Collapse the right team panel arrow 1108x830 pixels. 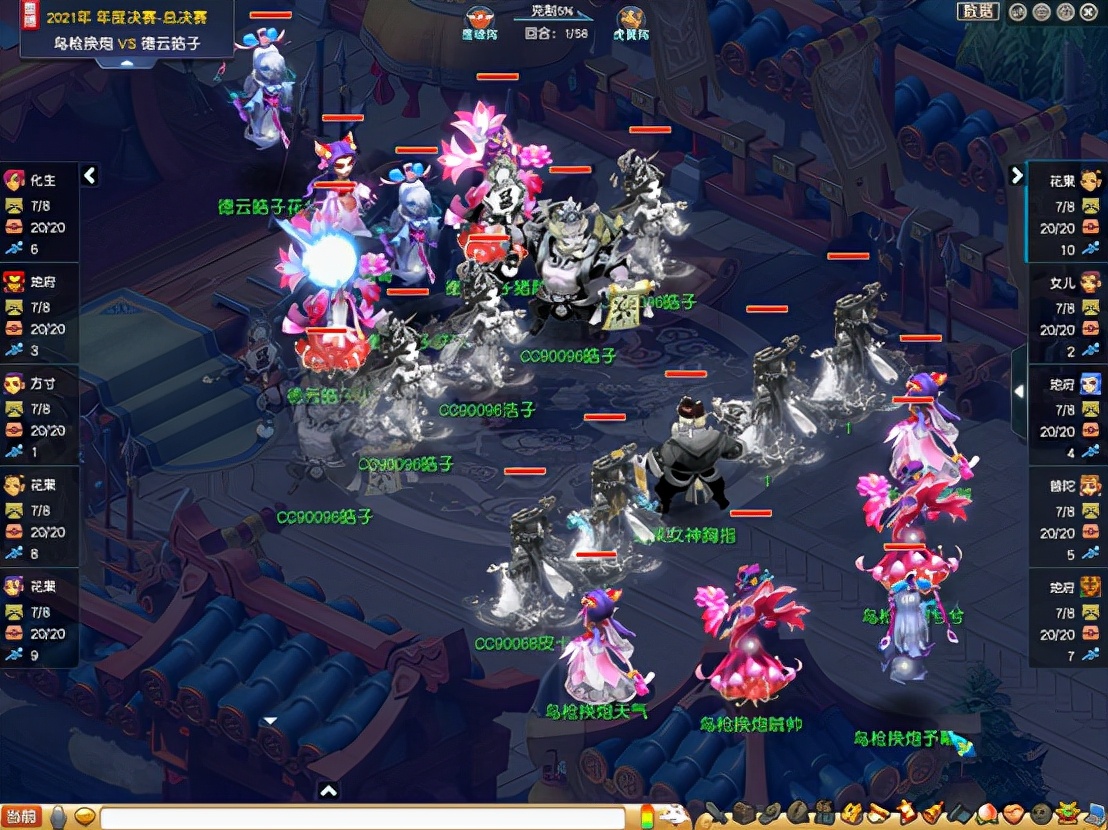click(x=1017, y=176)
